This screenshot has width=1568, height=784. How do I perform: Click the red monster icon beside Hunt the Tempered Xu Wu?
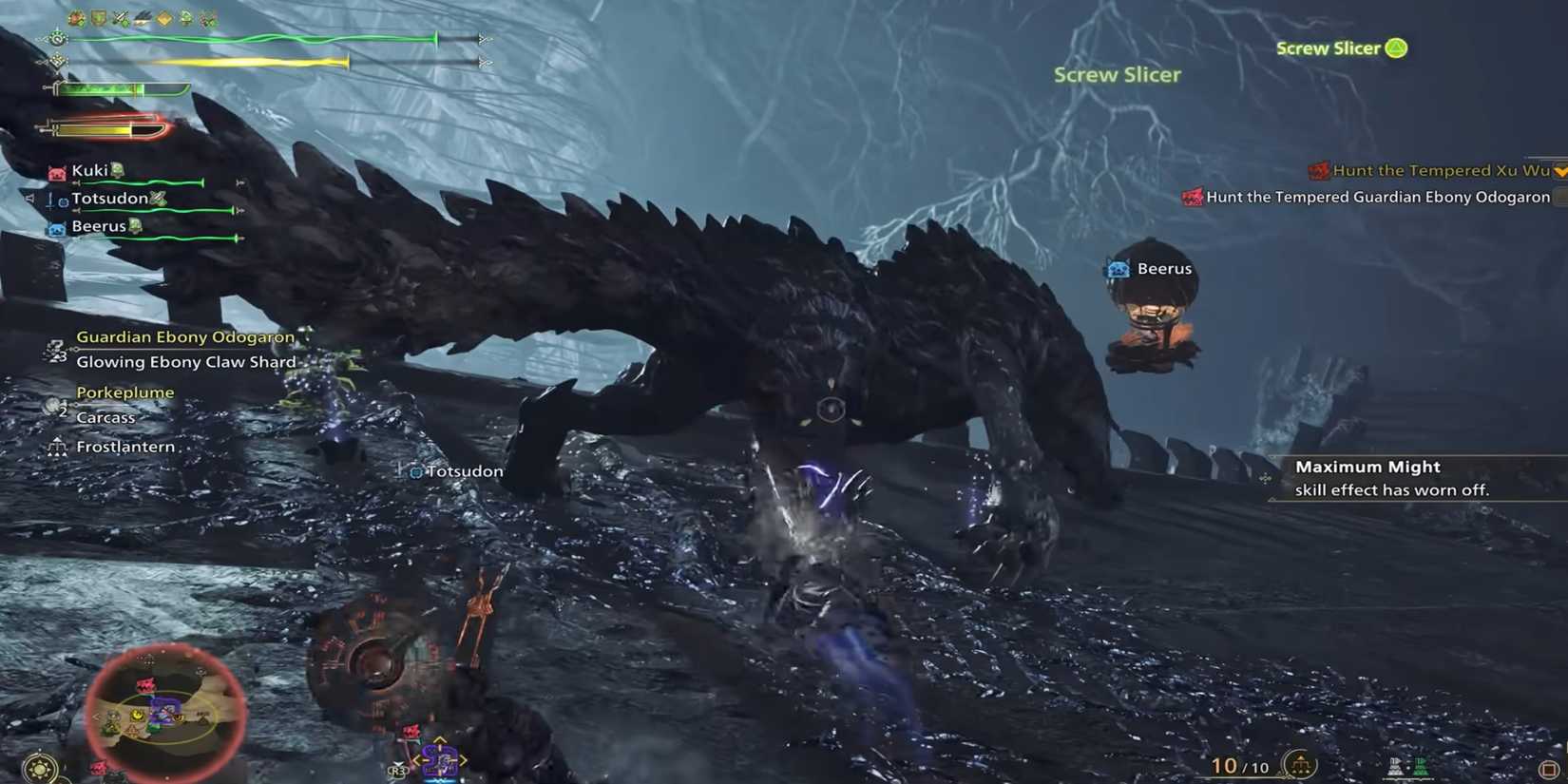pos(1320,170)
